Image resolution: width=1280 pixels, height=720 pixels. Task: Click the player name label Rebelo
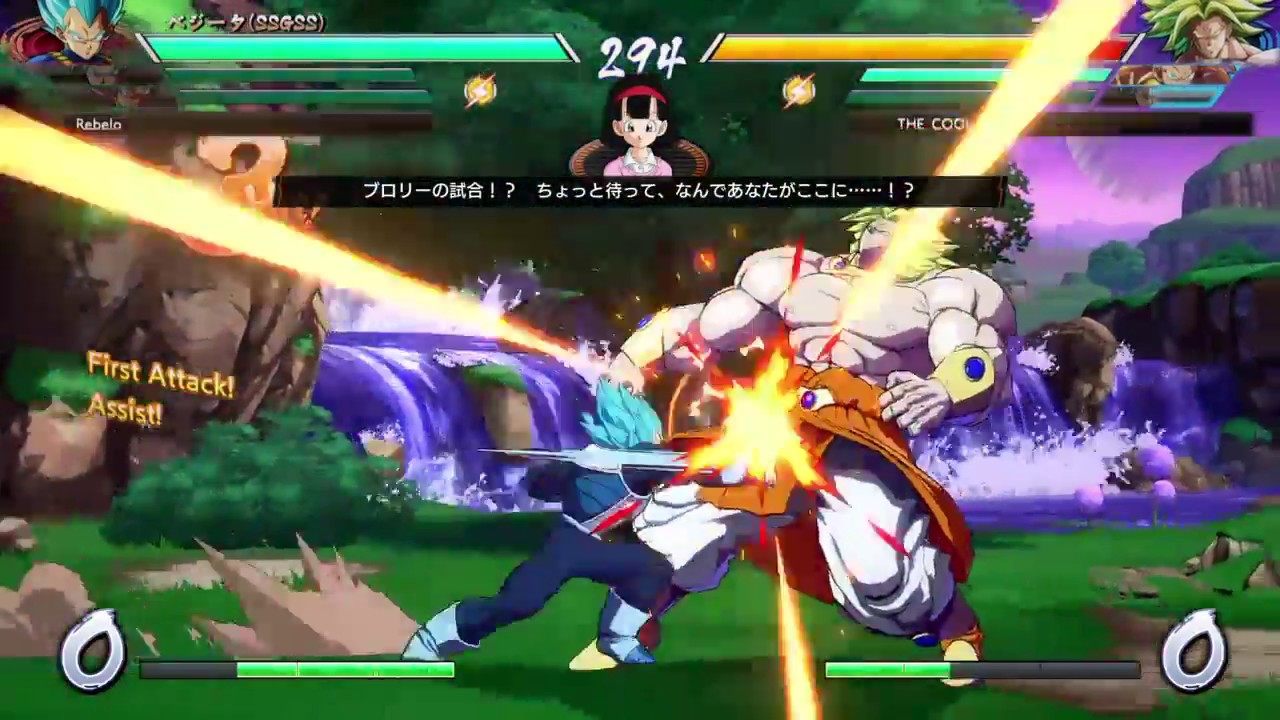tap(99, 125)
